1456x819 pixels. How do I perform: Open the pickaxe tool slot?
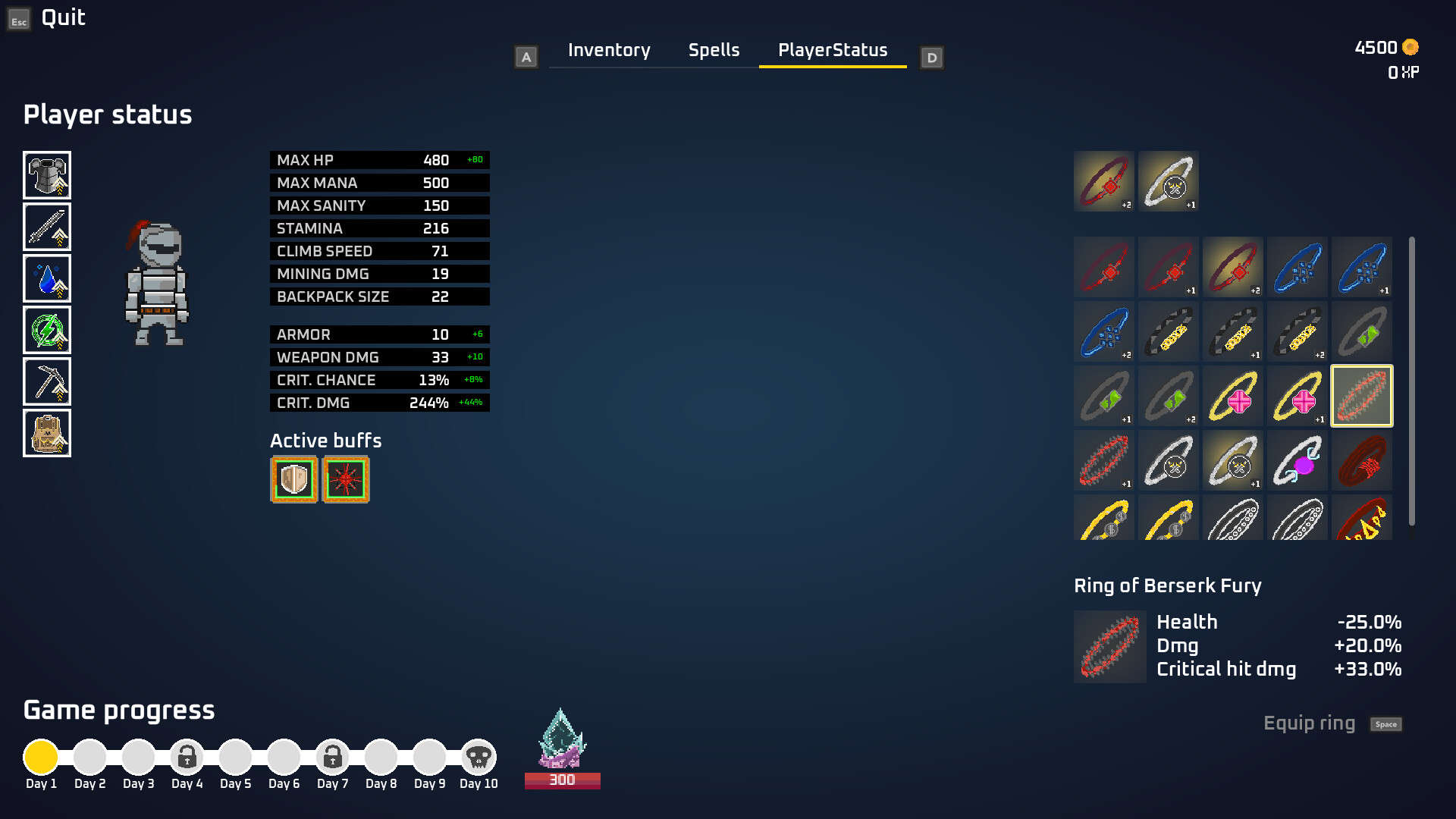[x=47, y=381]
